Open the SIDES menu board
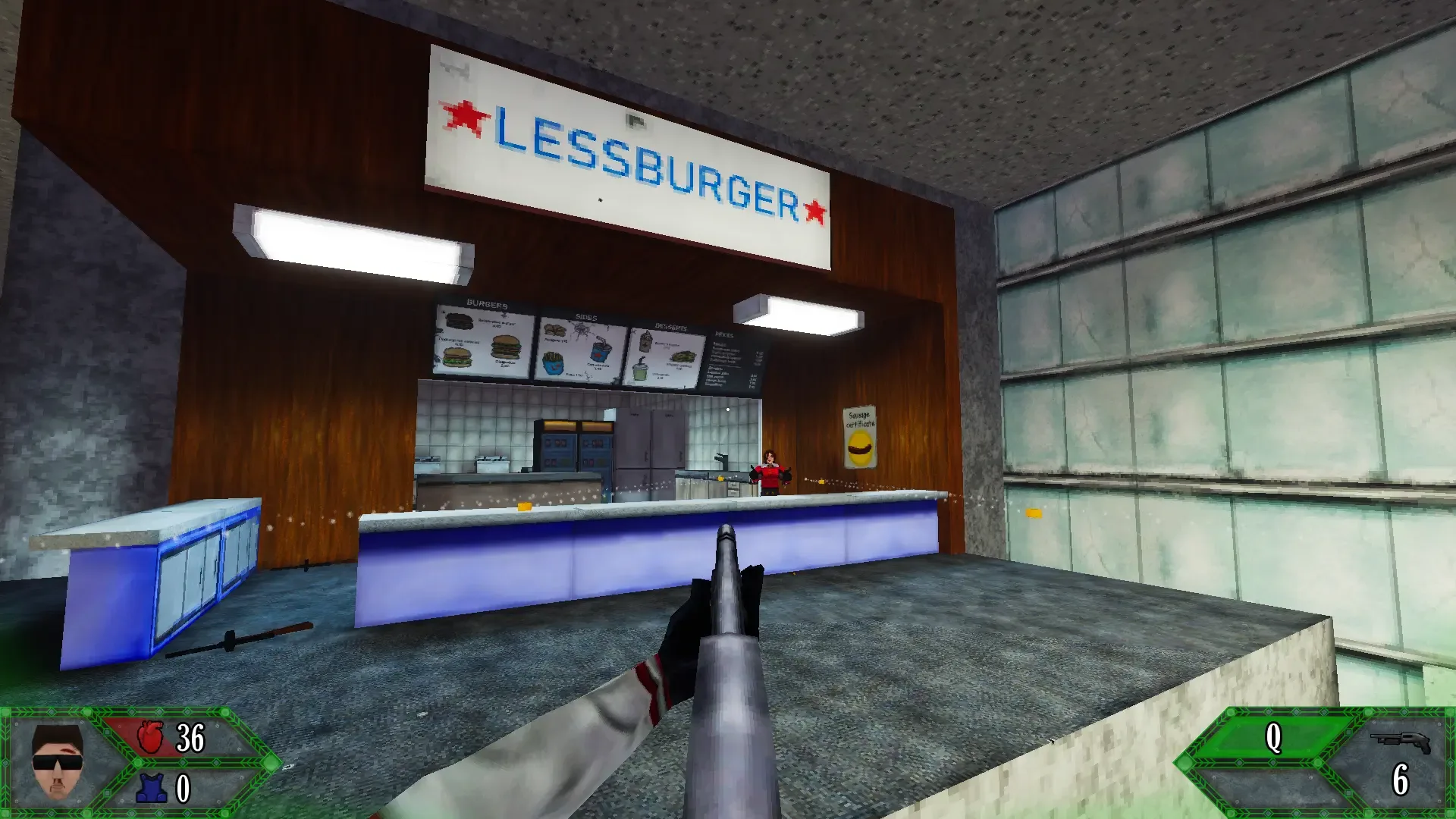1456x819 pixels. pos(580,349)
